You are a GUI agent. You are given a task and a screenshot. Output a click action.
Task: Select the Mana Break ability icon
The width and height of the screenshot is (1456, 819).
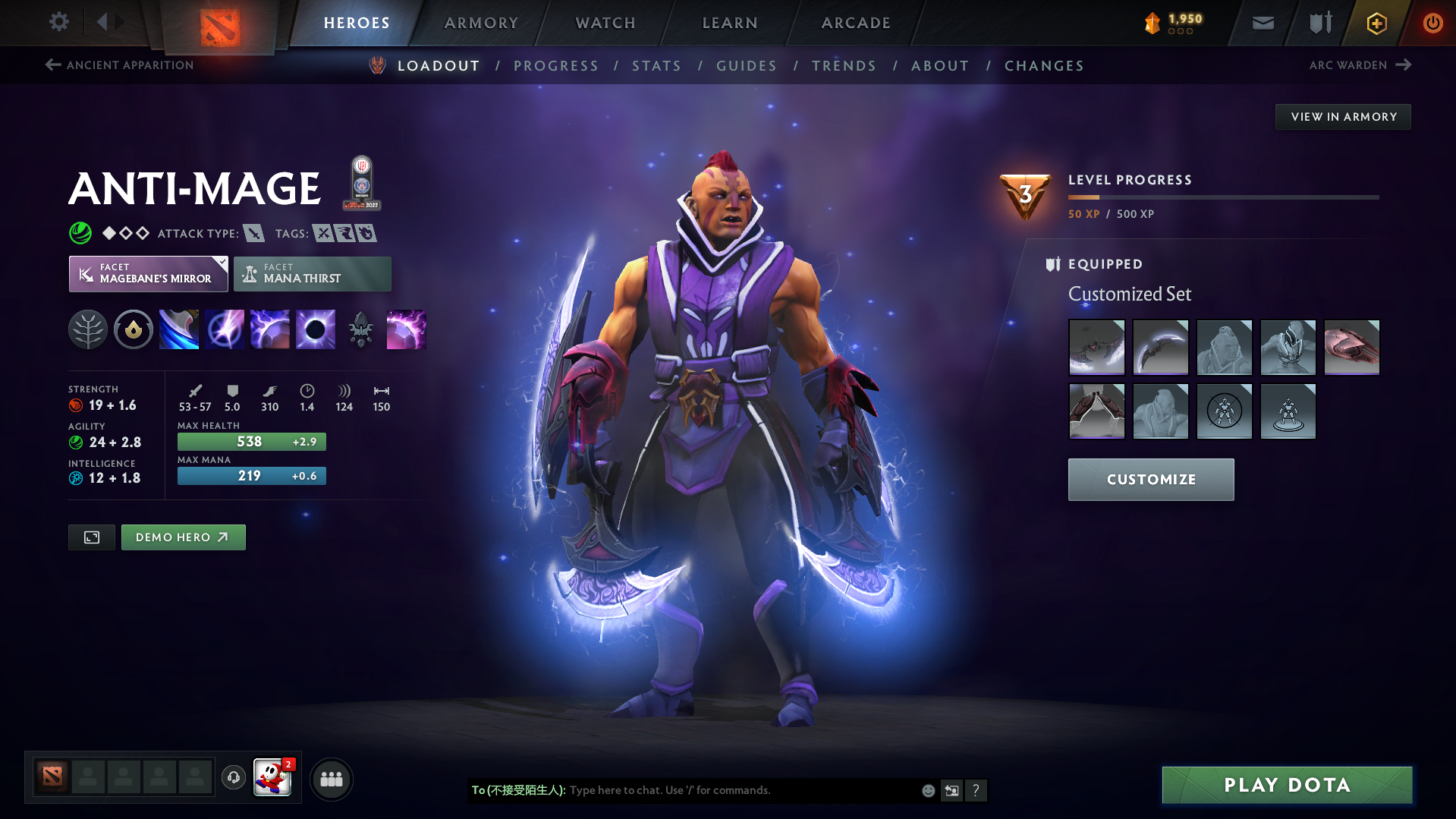pos(178,329)
